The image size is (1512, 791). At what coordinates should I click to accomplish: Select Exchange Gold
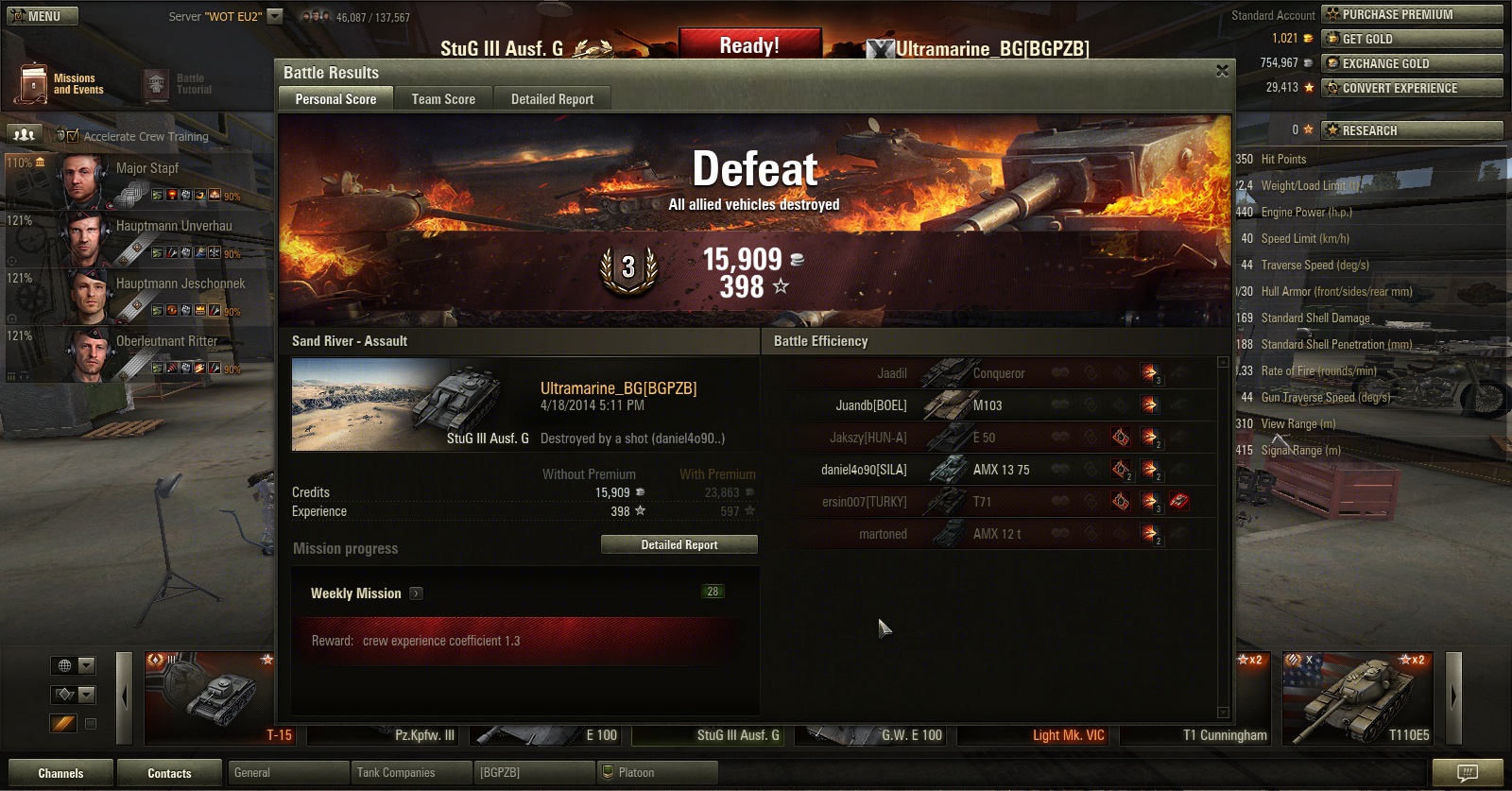coord(1412,63)
